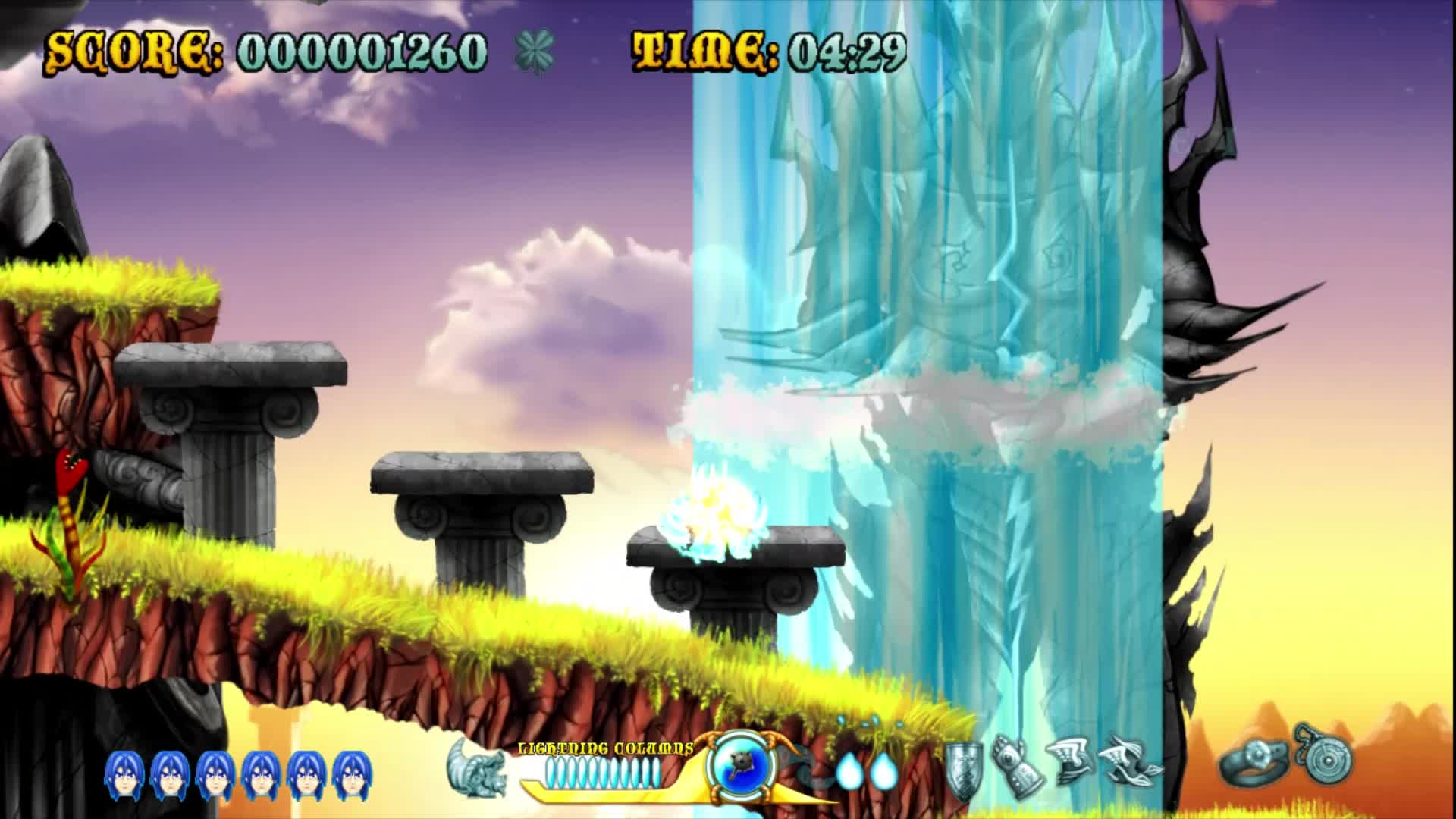Click Fritzy's portrait orb on the spell gauge

pos(739,766)
